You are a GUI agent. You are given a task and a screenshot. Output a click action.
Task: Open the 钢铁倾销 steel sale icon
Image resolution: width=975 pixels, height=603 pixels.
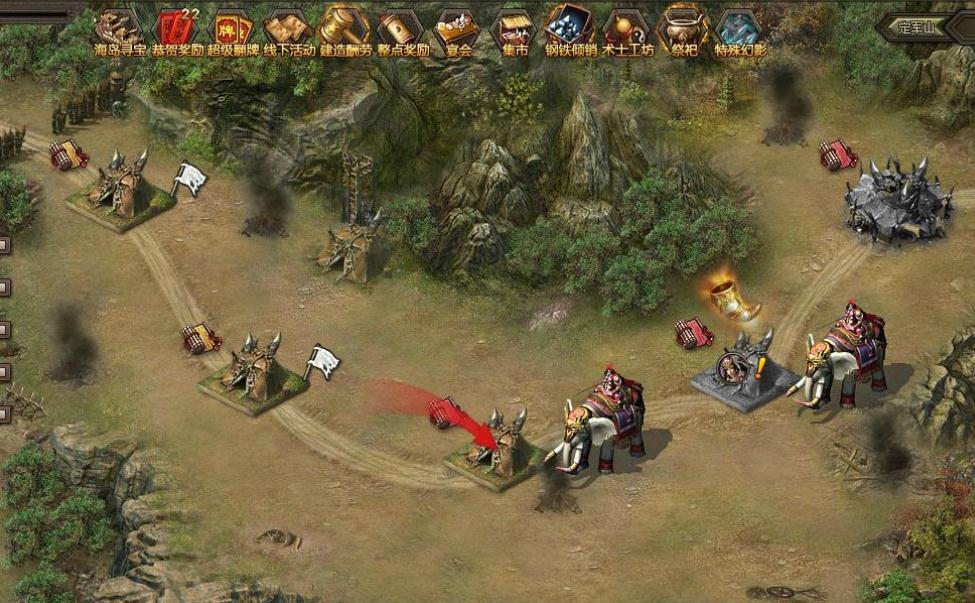pos(570,30)
